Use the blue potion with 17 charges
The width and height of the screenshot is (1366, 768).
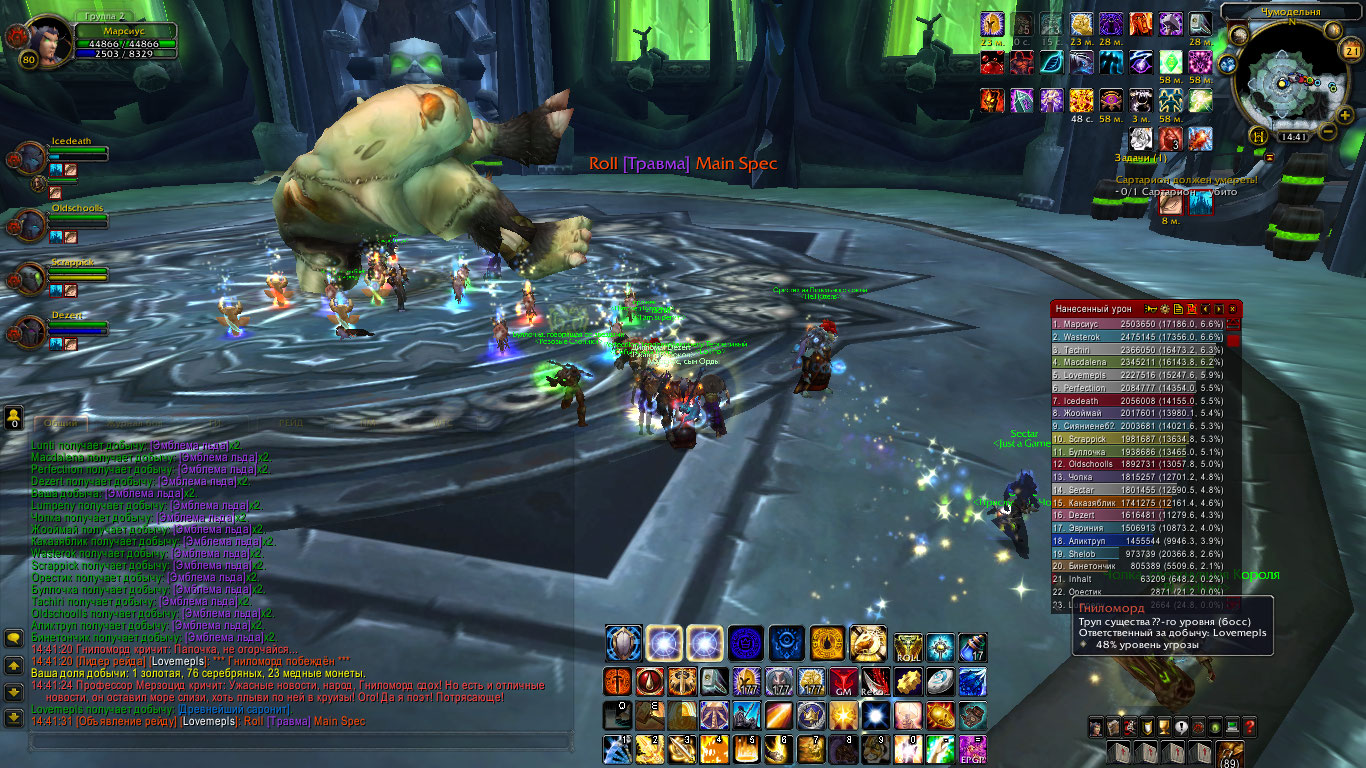point(972,647)
